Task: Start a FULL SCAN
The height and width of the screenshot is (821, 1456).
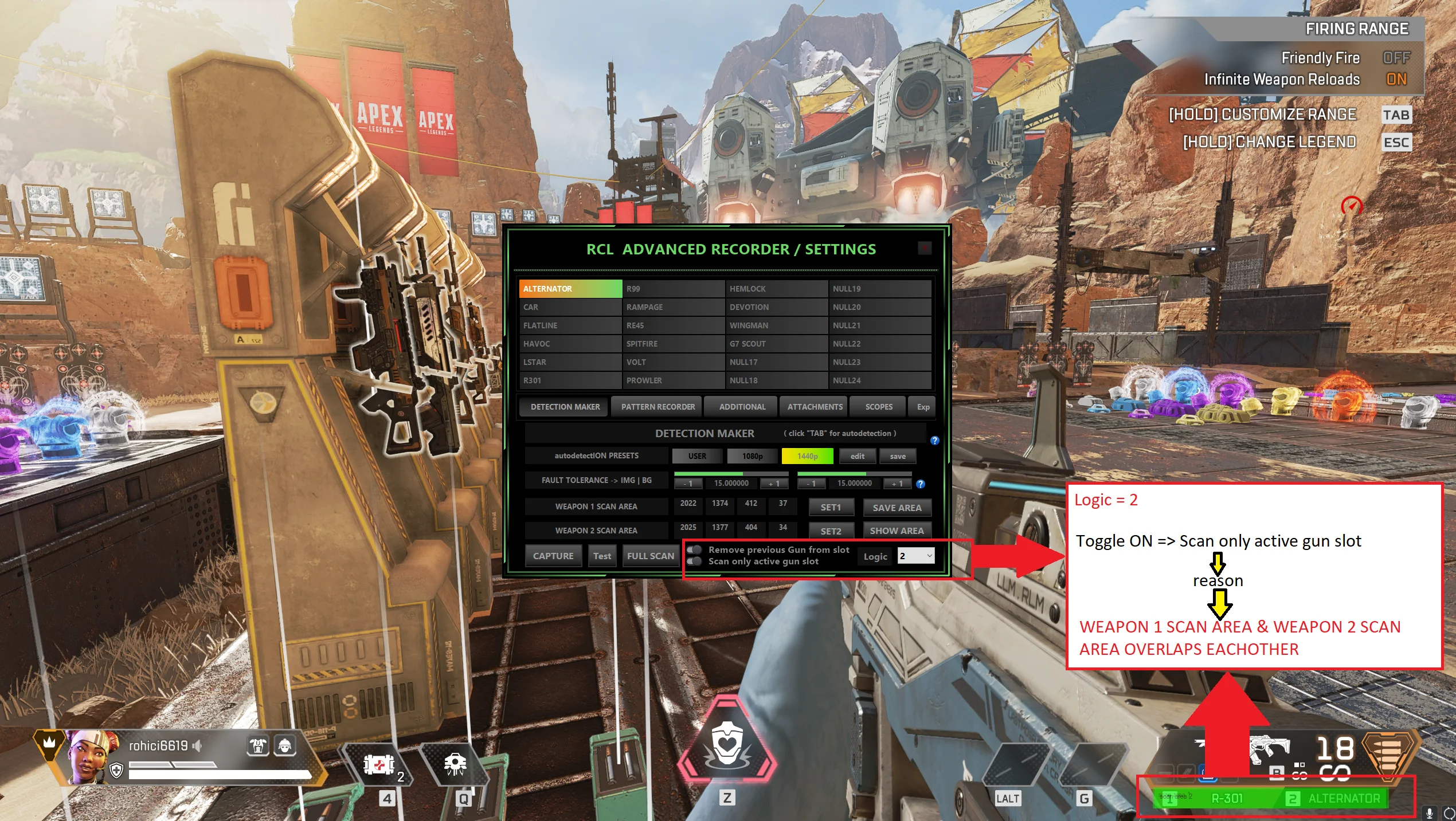Action: [x=650, y=556]
